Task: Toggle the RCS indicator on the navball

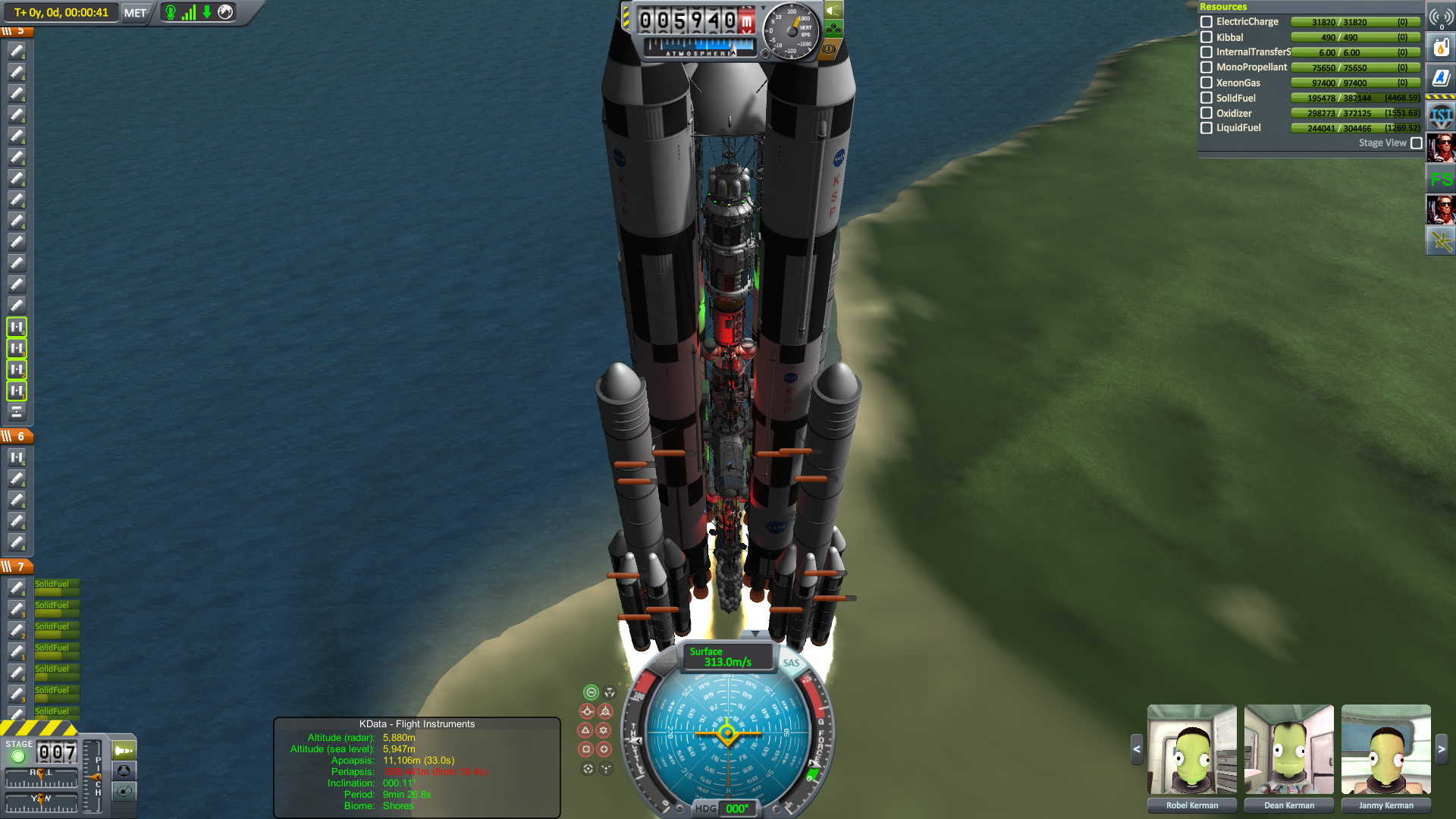Action: (666, 663)
